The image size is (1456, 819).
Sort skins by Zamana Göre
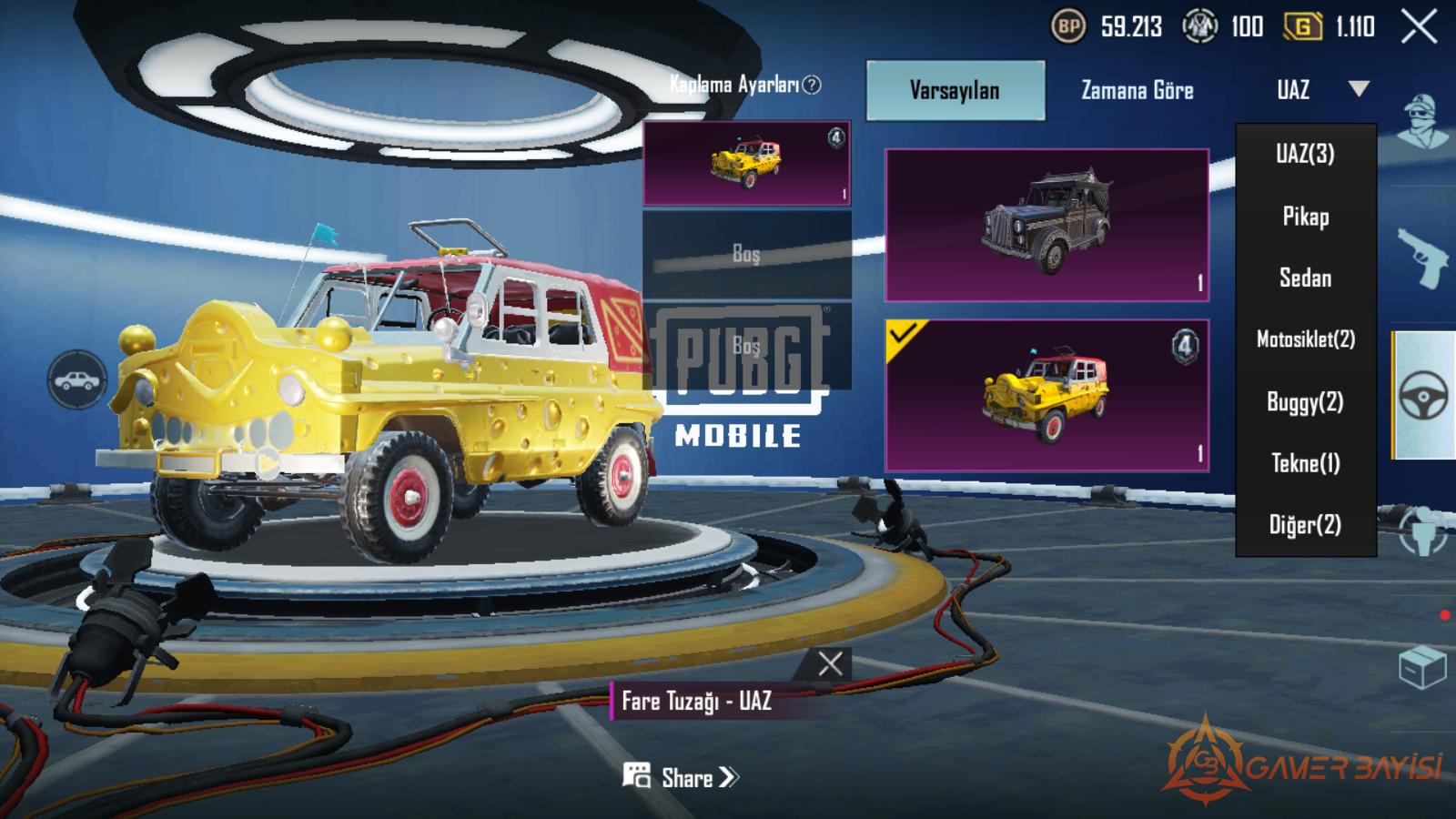1137,90
